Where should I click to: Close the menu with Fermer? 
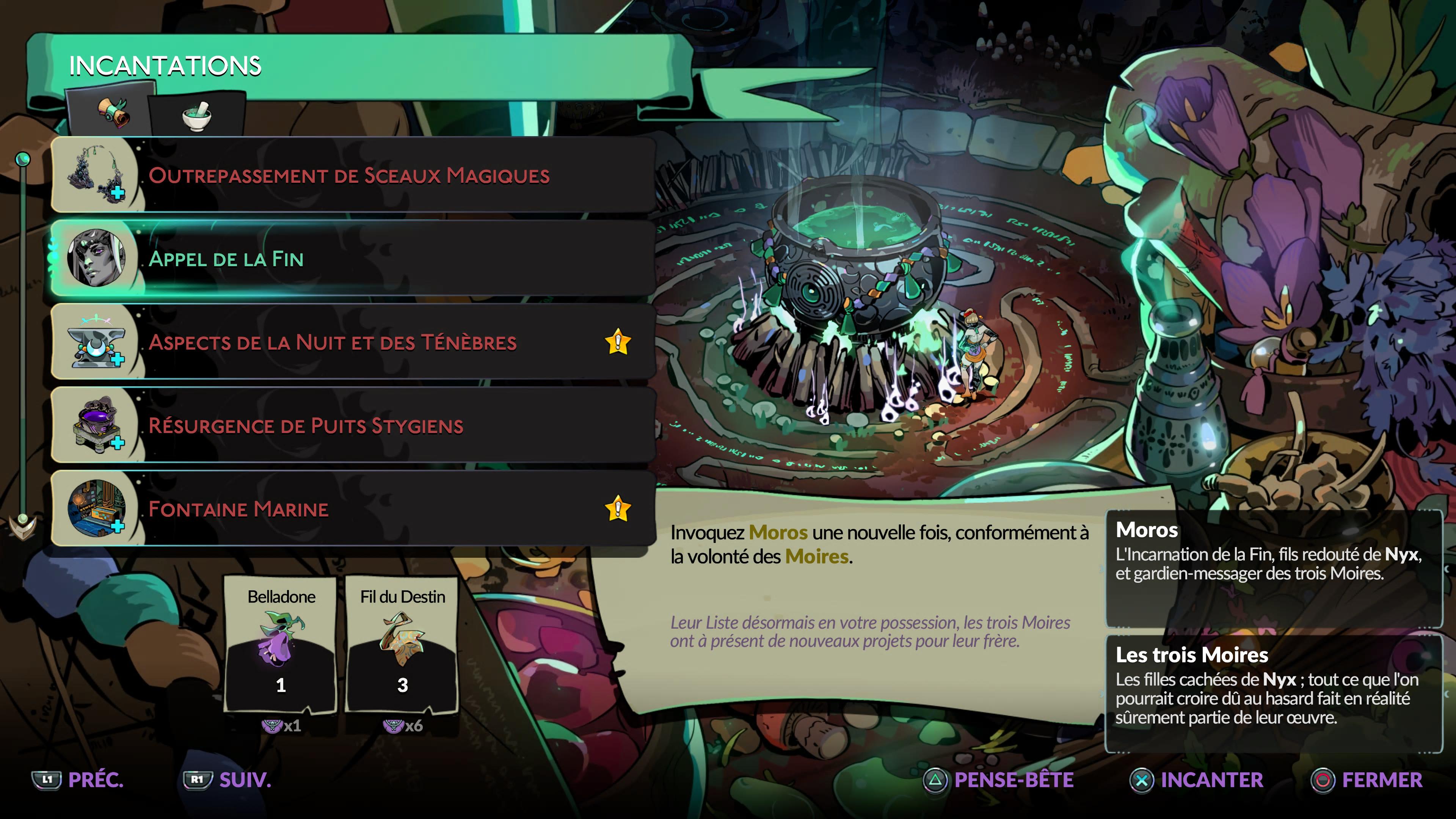(x=1367, y=780)
